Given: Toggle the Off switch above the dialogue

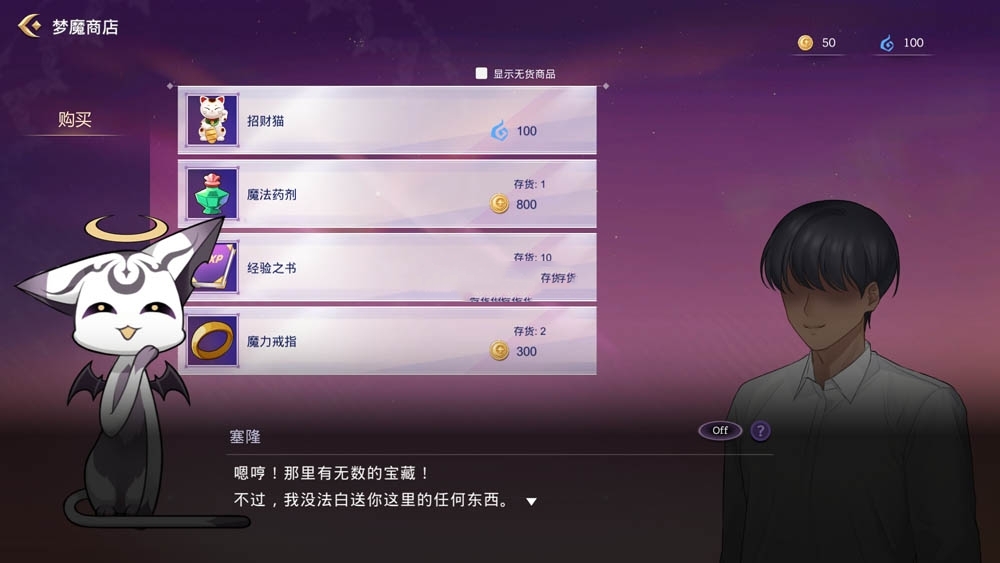Looking at the screenshot, I should coord(720,431).
